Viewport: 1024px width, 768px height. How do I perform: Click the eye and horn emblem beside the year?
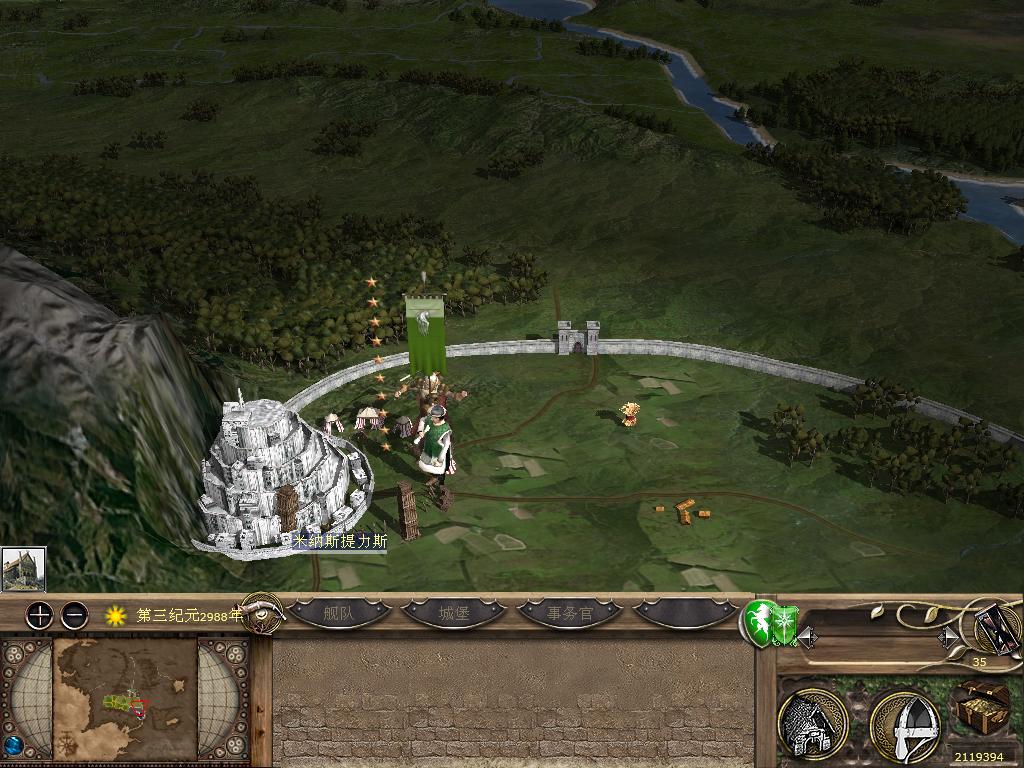(x=262, y=613)
